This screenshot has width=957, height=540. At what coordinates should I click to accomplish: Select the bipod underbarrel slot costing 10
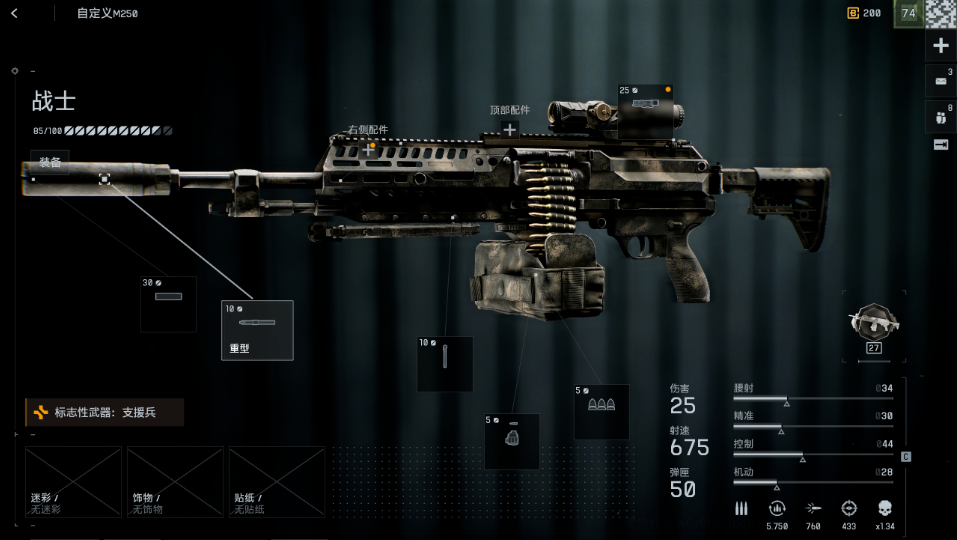coord(445,363)
